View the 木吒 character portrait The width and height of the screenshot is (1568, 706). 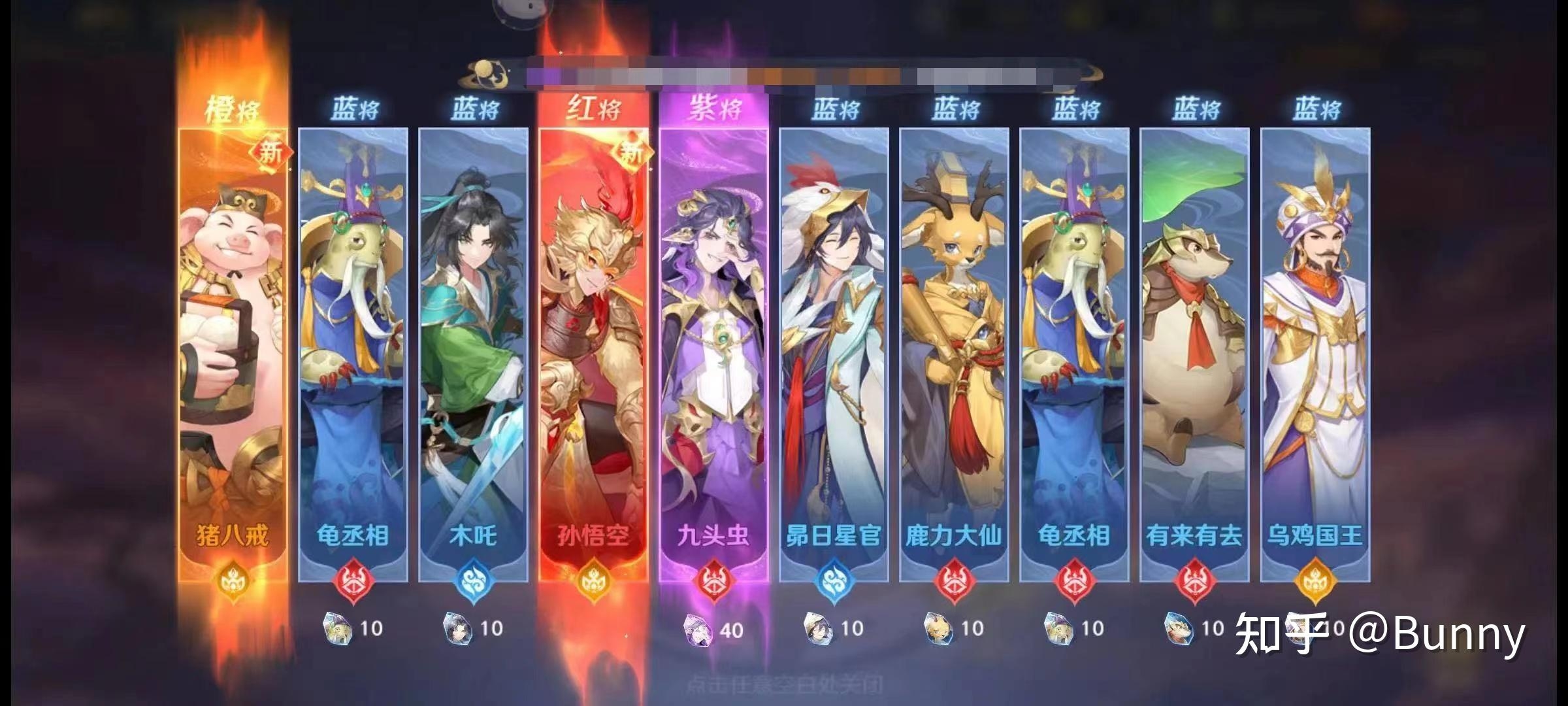pos(474,314)
